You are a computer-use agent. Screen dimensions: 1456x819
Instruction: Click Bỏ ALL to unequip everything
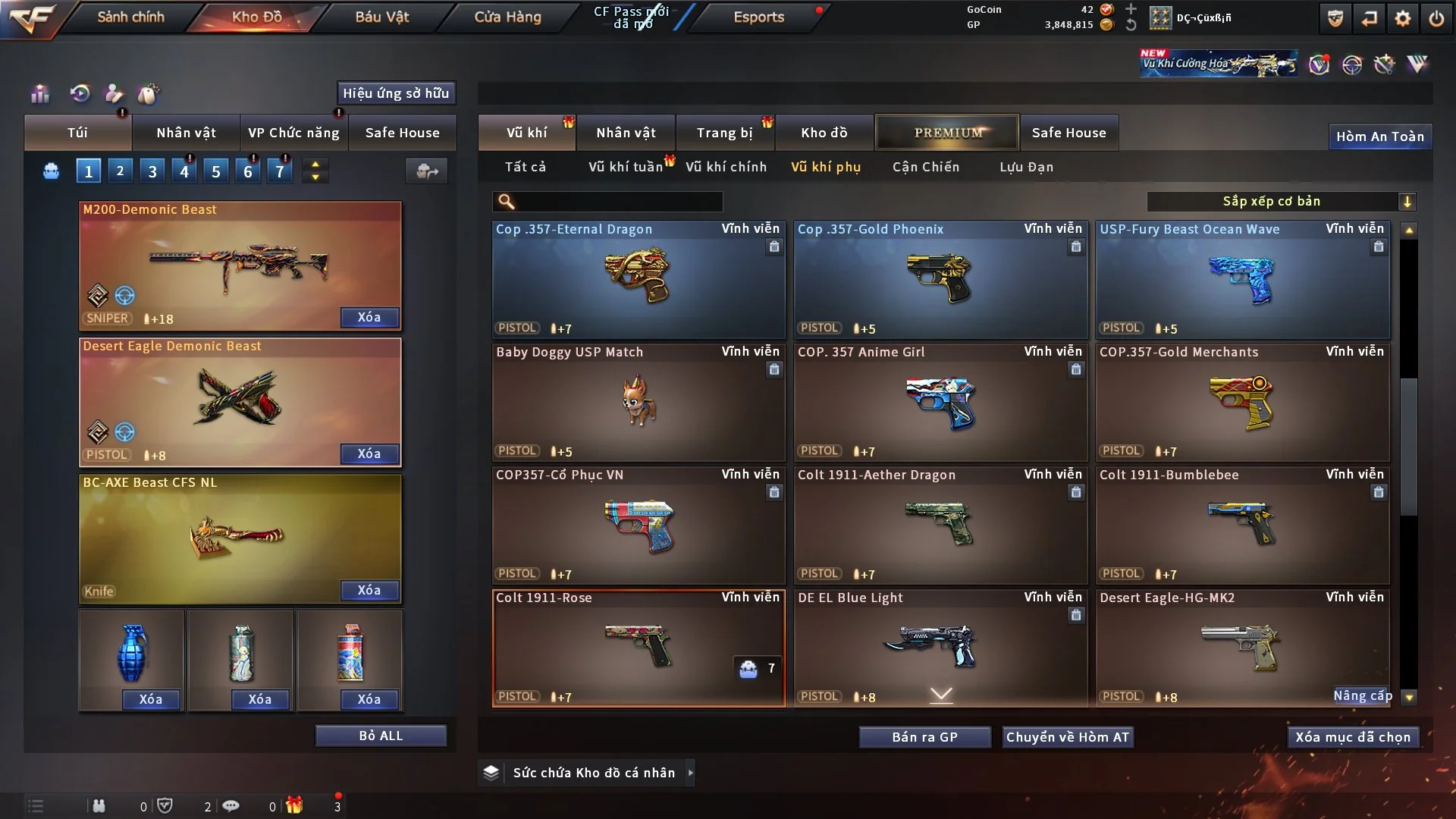click(x=381, y=736)
